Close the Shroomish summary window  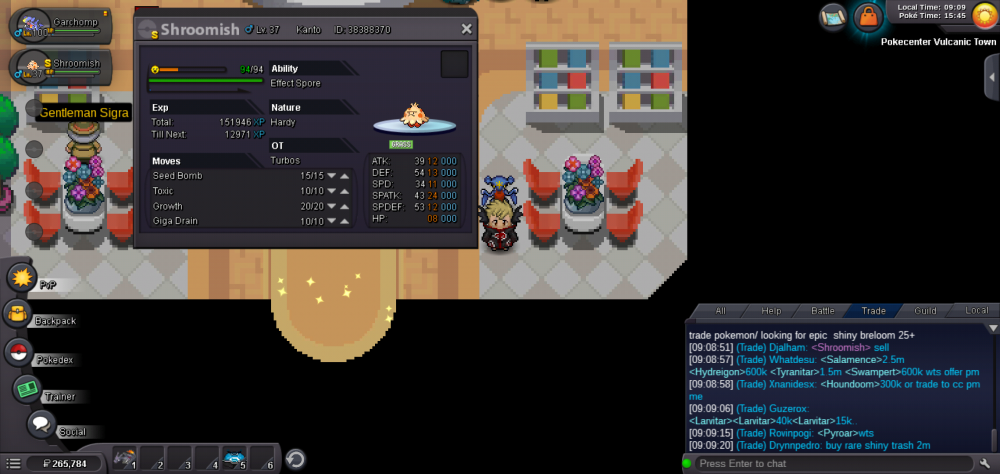click(466, 30)
